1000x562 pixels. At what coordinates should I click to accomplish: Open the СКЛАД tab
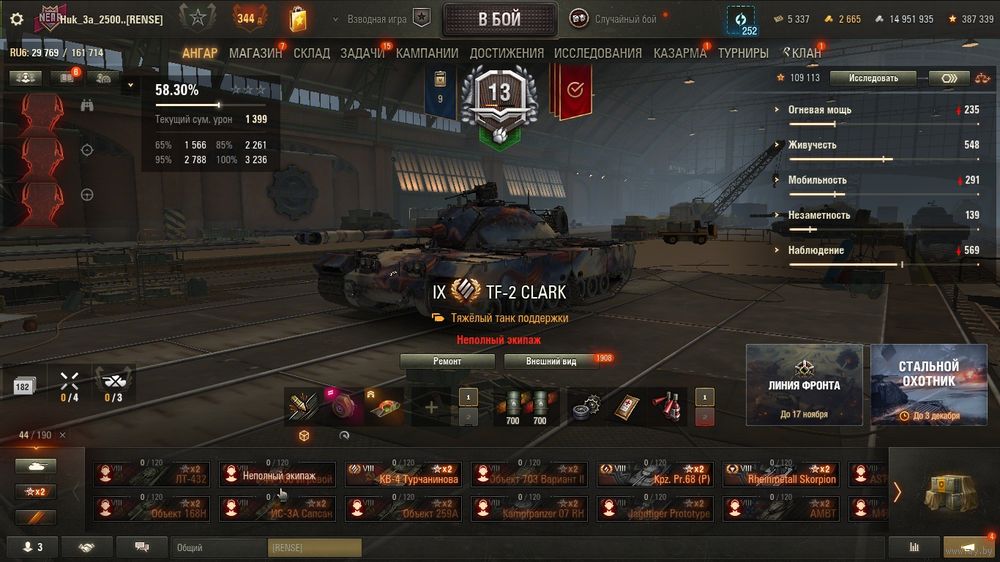[x=312, y=53]
